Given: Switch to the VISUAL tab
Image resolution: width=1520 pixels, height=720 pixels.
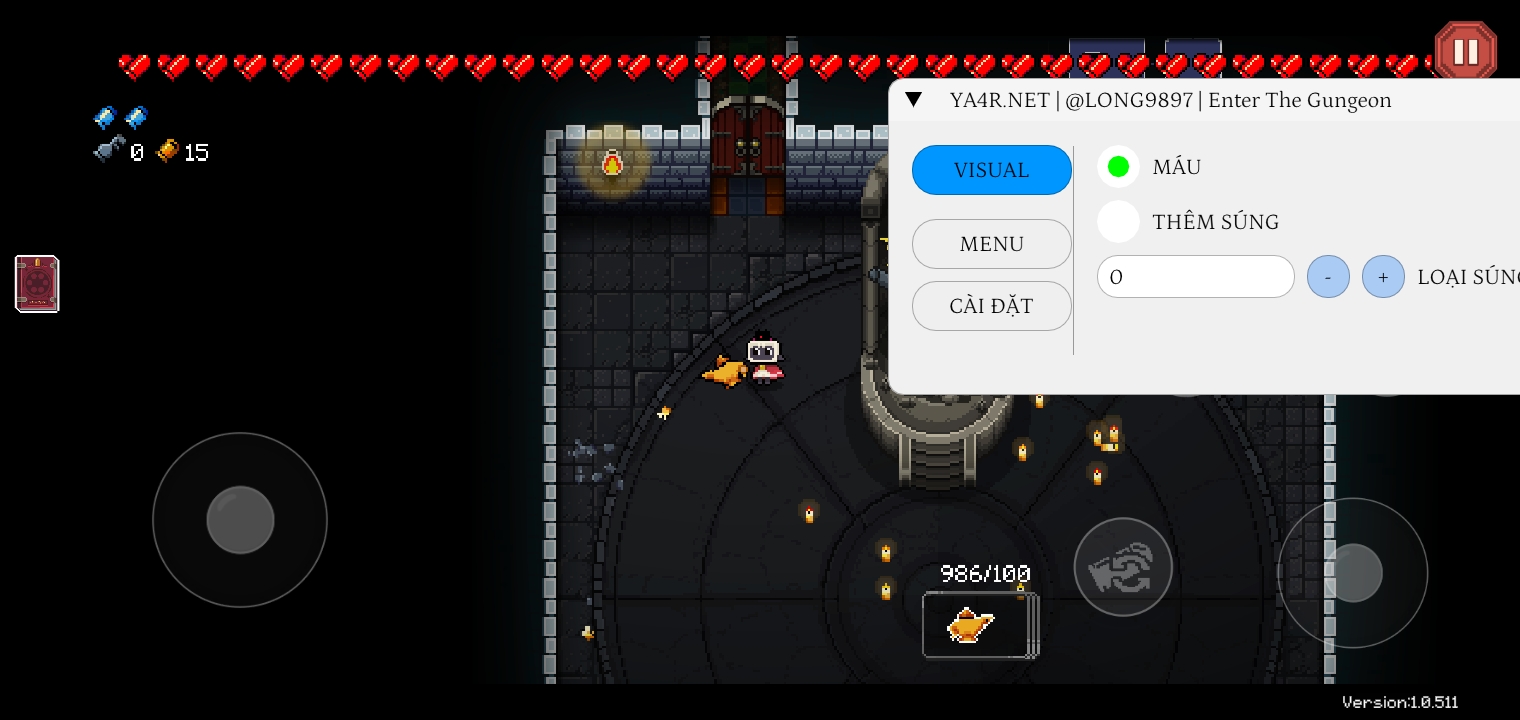Looking at the screenshot, I should click(991, 170).
